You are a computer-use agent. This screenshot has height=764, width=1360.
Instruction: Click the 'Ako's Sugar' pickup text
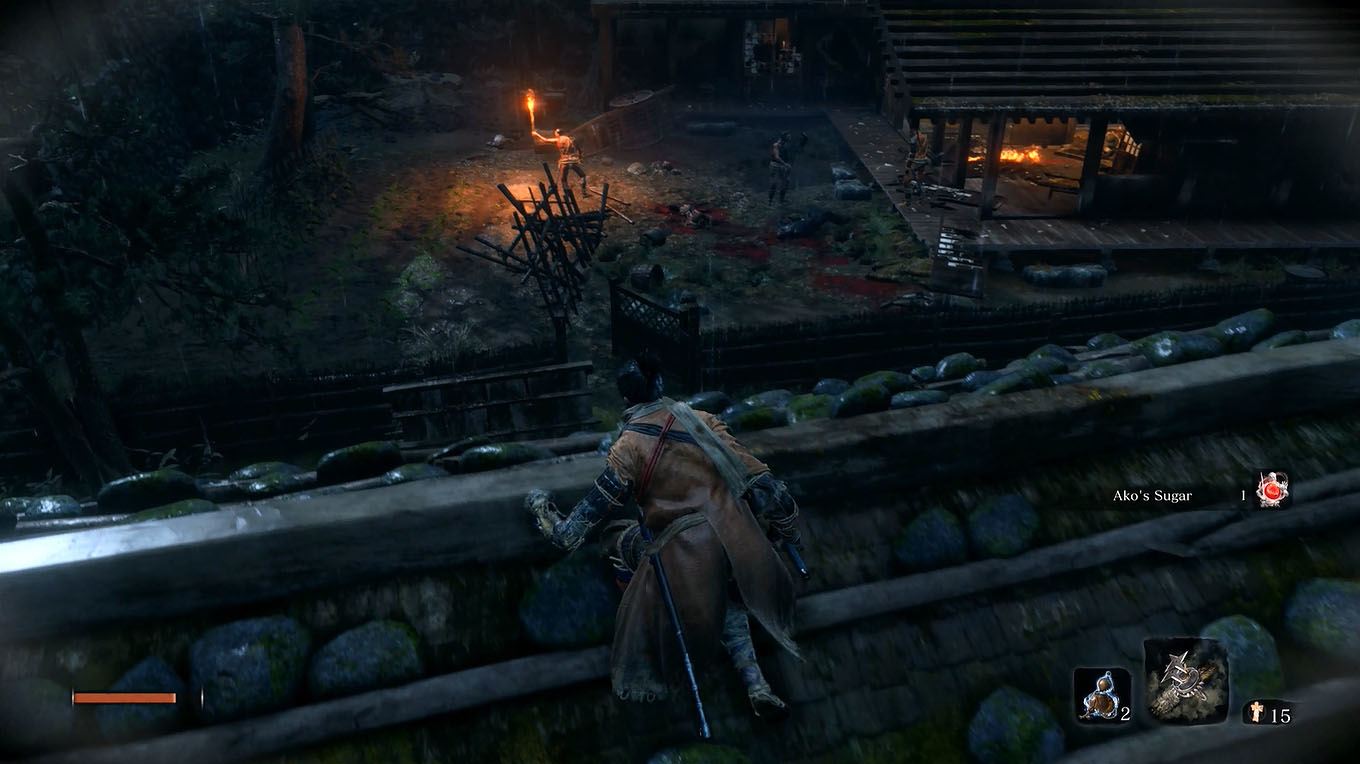coord(1155,493)
